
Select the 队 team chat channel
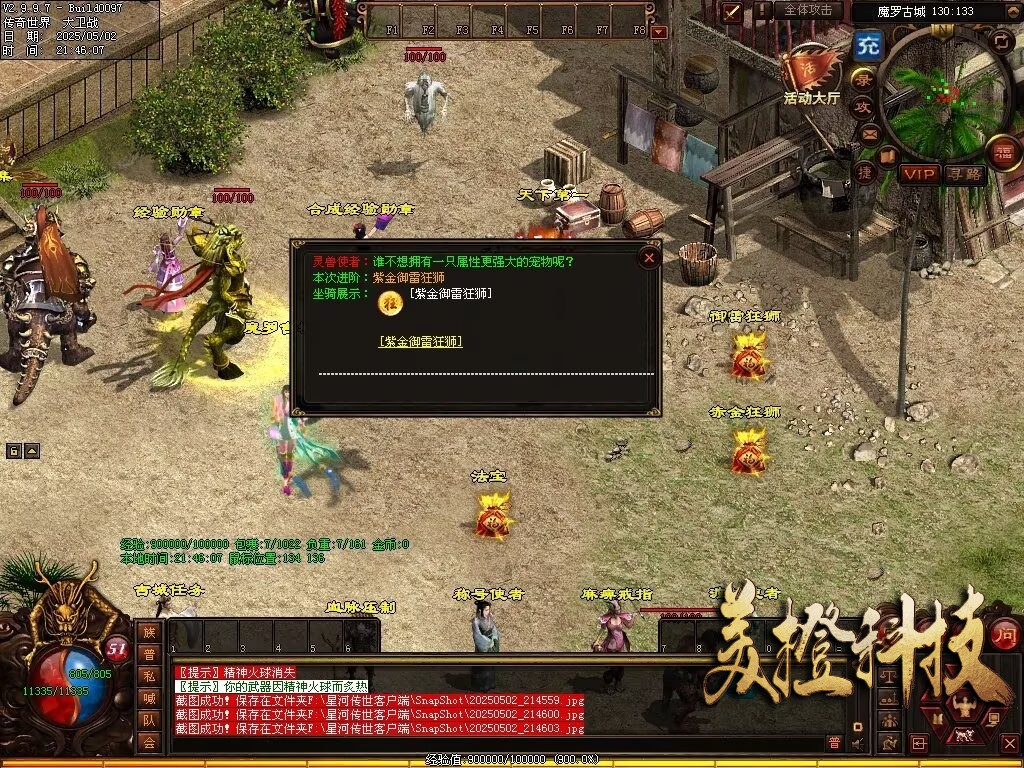click(149, 720)
